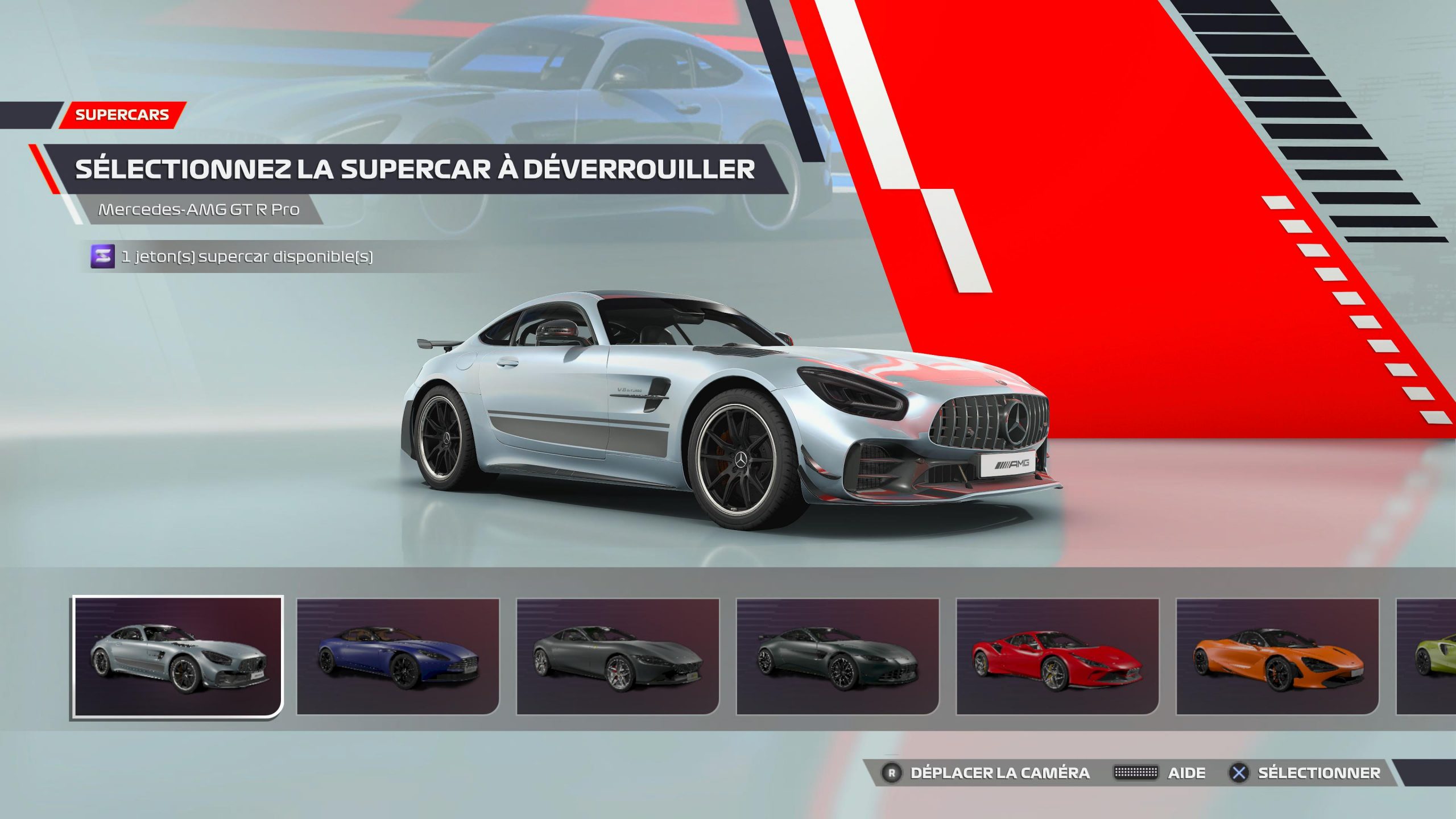This screenshot has width=1456, height=819.
Task: Pick the grey Ferrari Roma thumbnail
Action: (618, 657)
